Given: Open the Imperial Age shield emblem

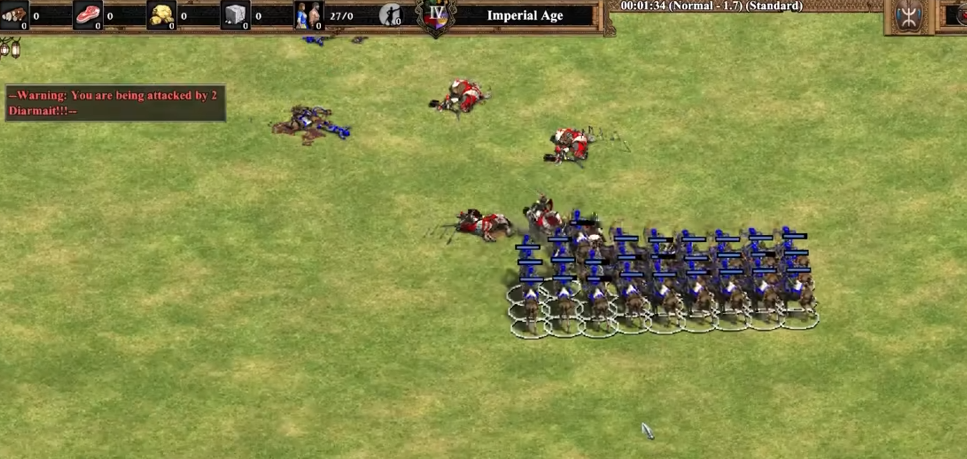Looking at the screenshot, I should point(436,17).
